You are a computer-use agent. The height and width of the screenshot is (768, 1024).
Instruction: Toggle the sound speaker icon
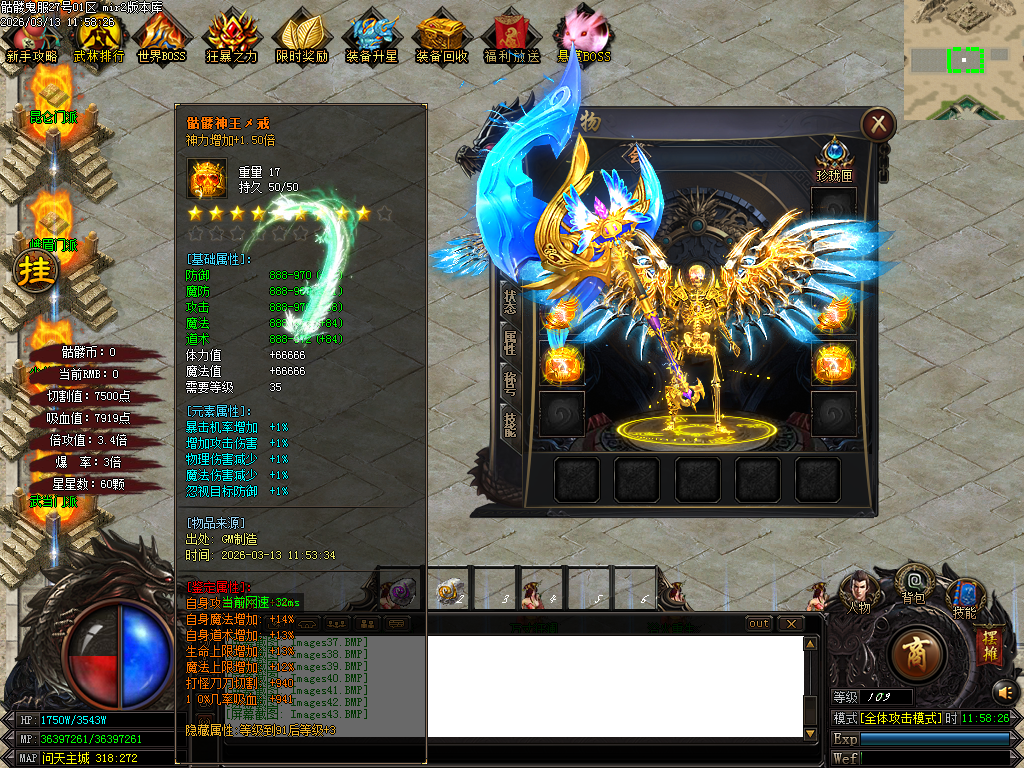pyautogui.click(x=1004, y=691)
